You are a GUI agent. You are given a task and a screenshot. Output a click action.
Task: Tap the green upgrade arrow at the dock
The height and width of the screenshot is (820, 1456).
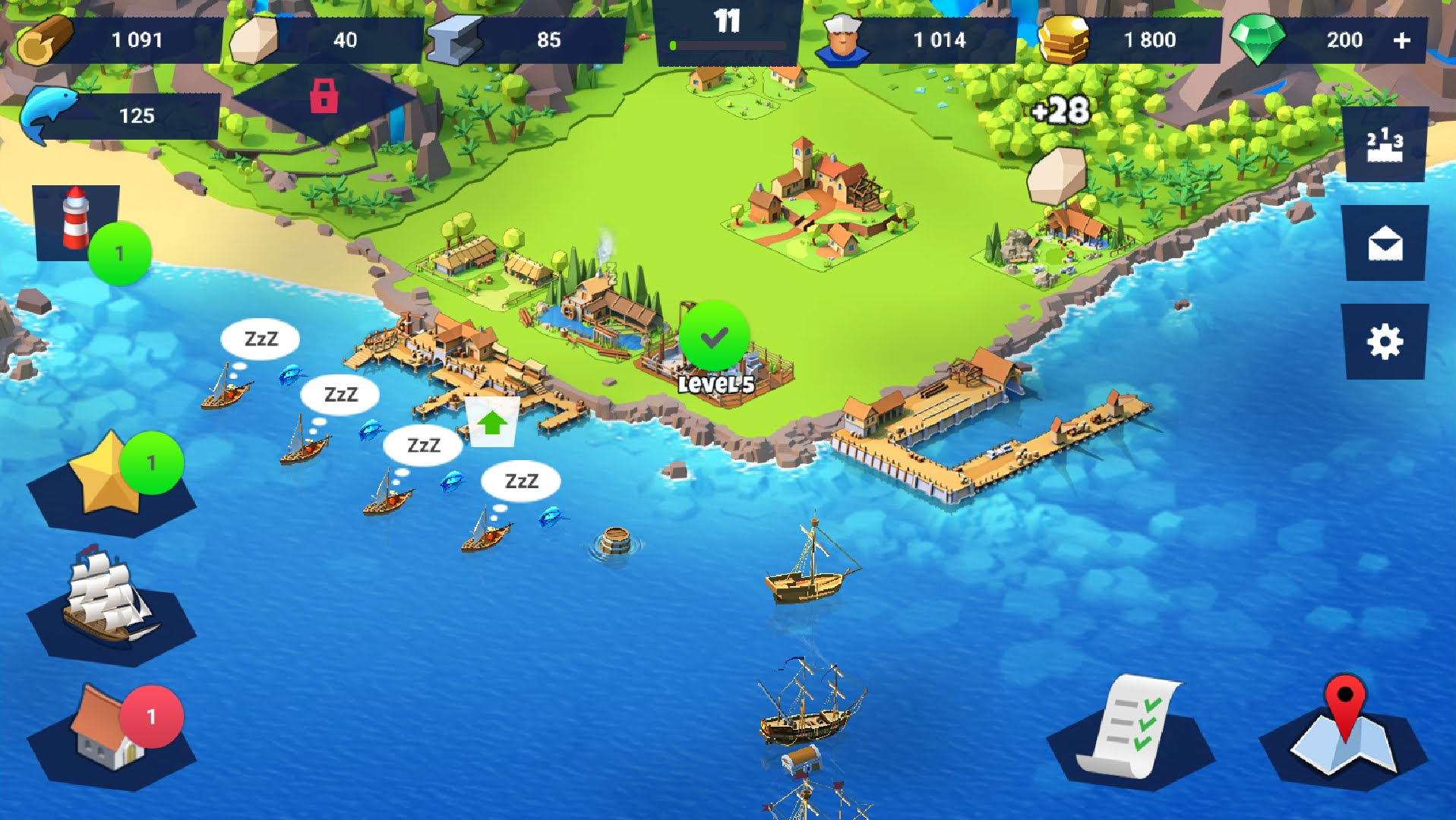[x=492, y=423]
